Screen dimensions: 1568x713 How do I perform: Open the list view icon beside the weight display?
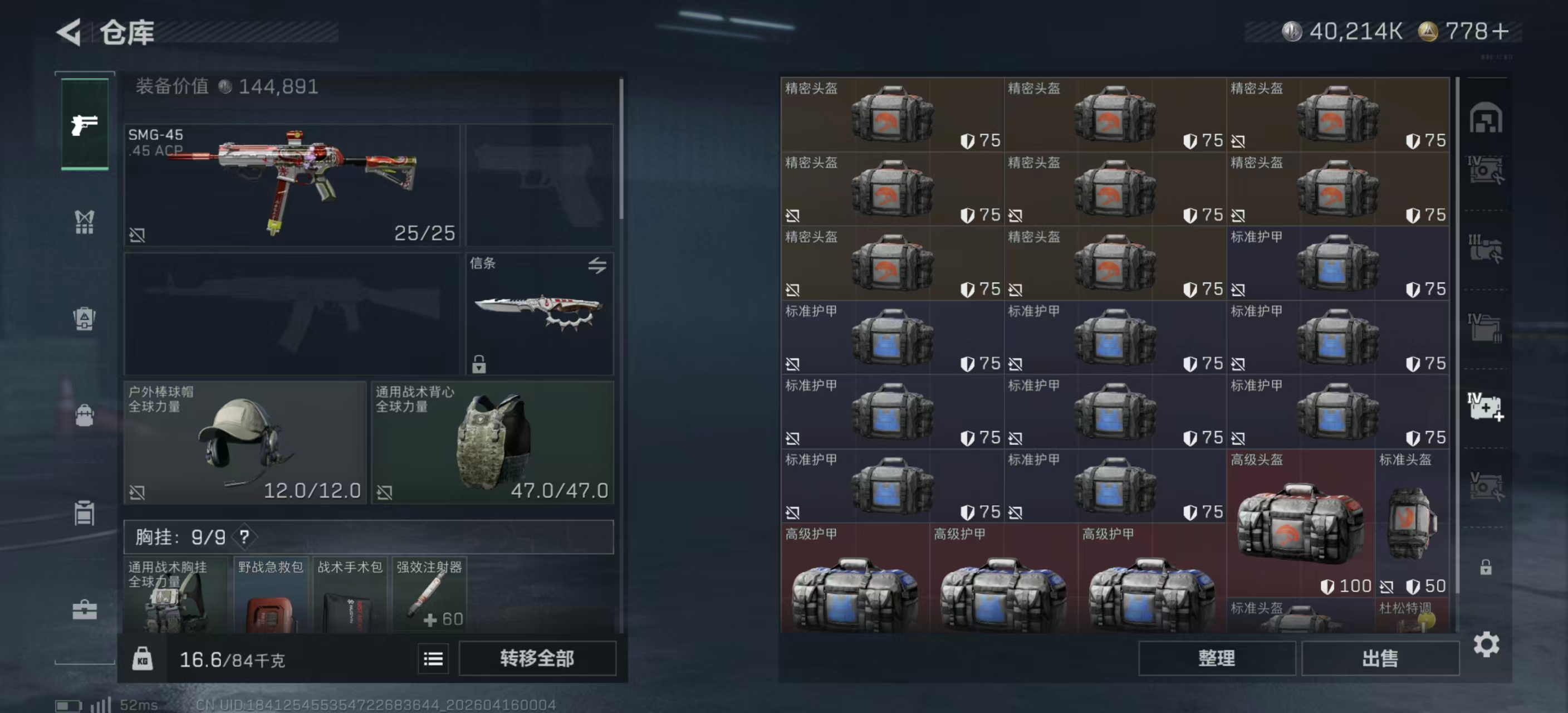tap(433, 659)
